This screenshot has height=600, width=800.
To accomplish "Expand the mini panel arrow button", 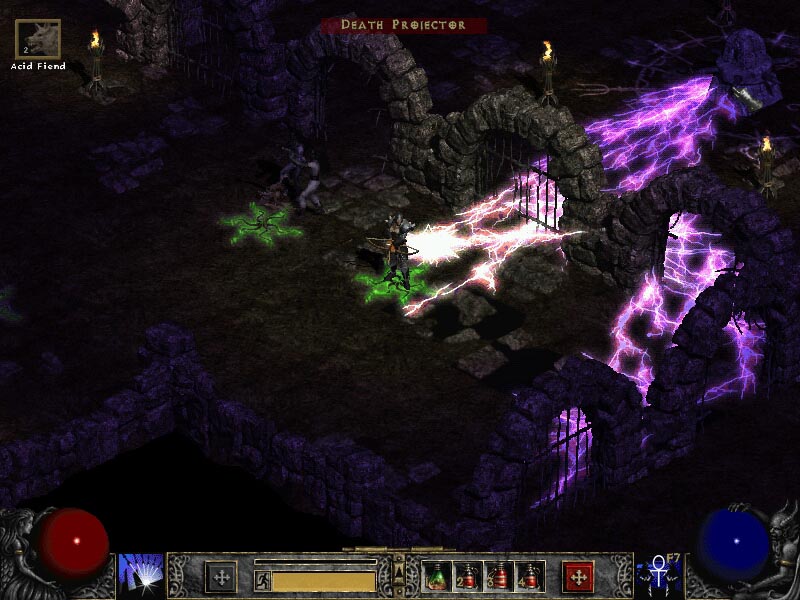I will tap(399, 572).
